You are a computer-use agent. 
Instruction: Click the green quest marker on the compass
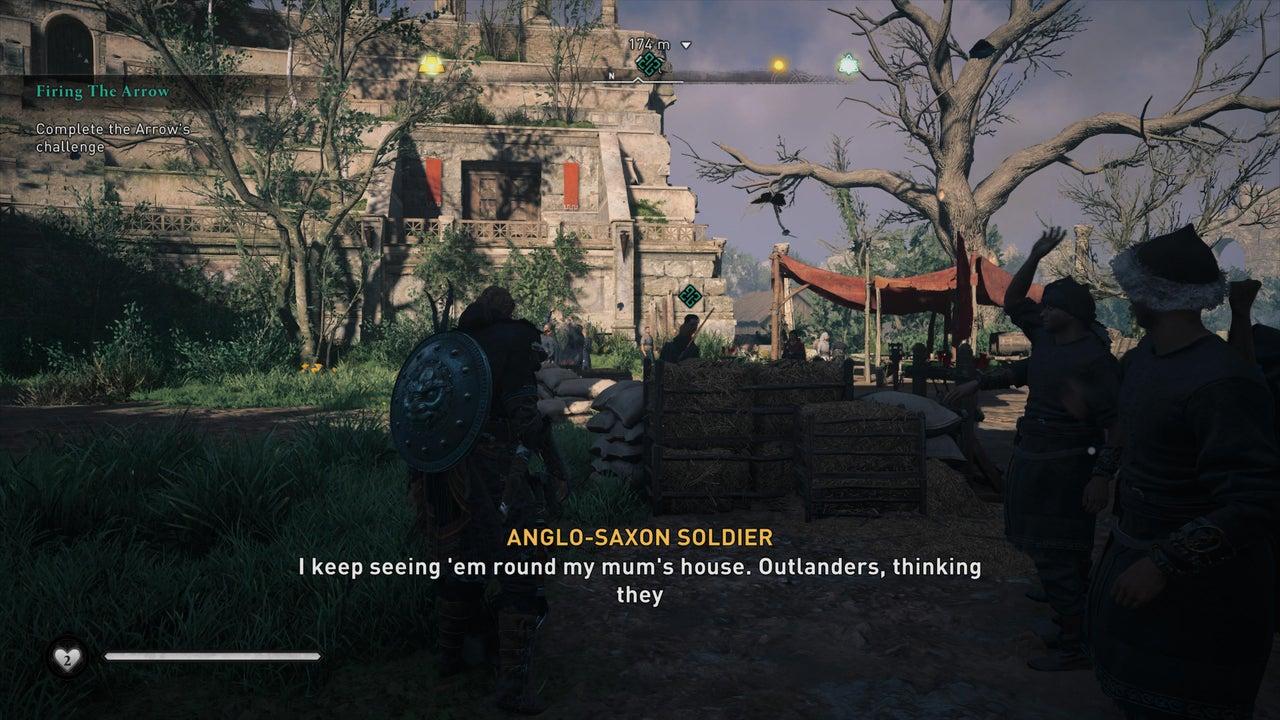[x=650, y=65]
